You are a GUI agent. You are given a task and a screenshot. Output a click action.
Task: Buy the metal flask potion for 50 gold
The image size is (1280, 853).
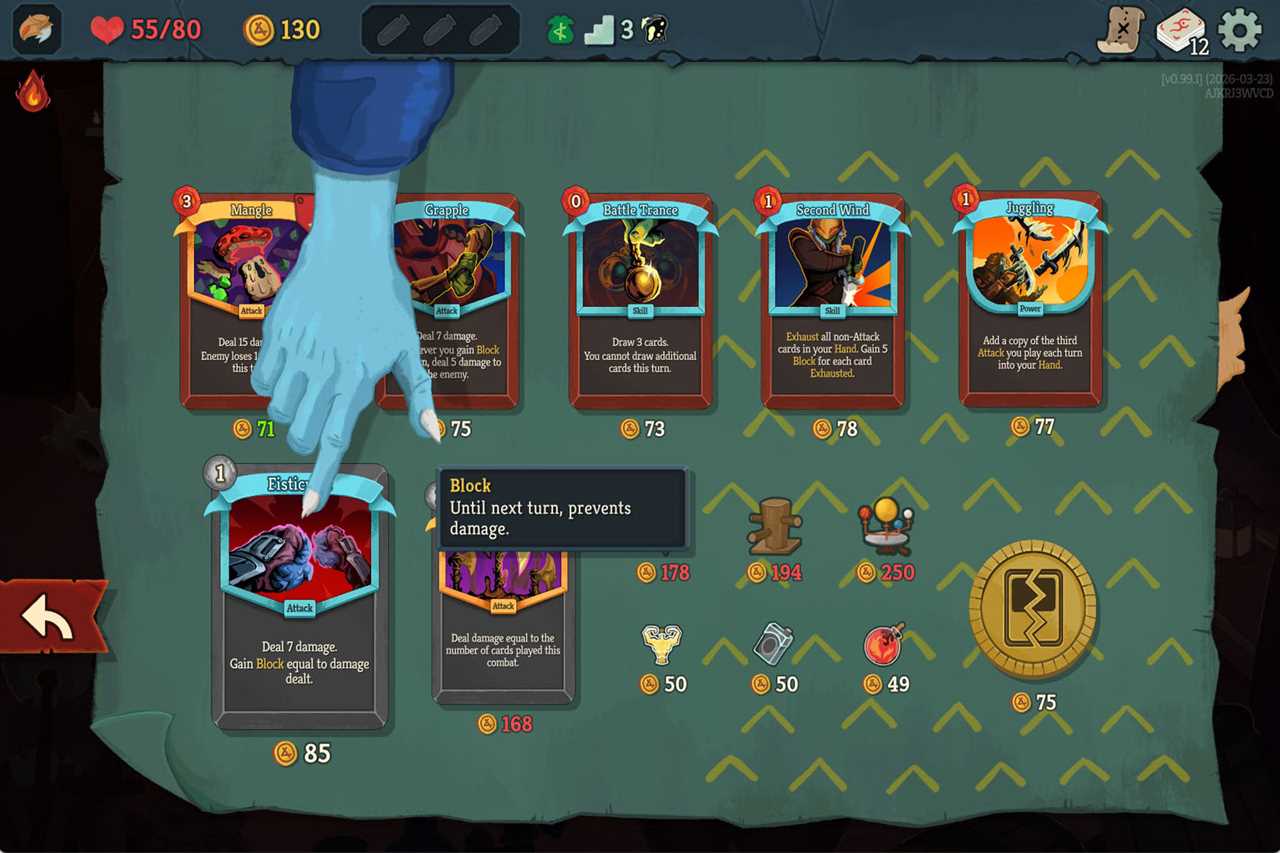[x=772, y=643]
